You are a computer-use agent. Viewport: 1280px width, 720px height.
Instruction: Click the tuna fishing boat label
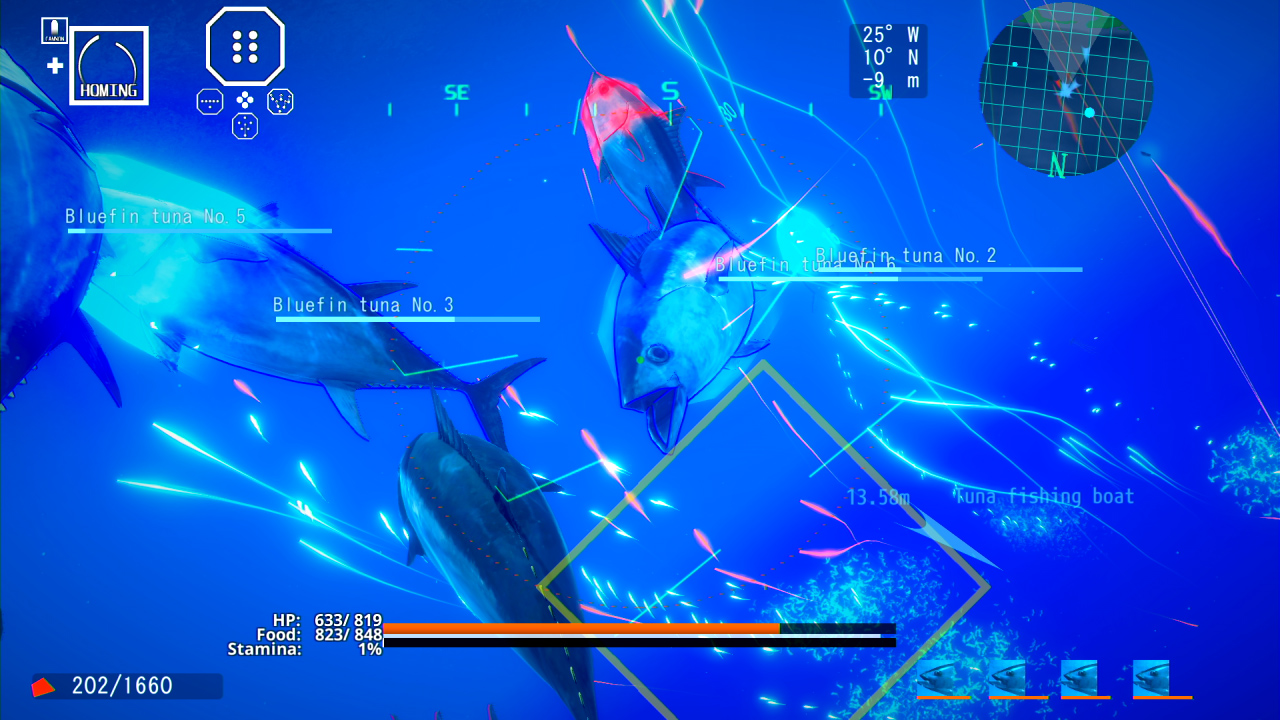(x=1044, y=496)
